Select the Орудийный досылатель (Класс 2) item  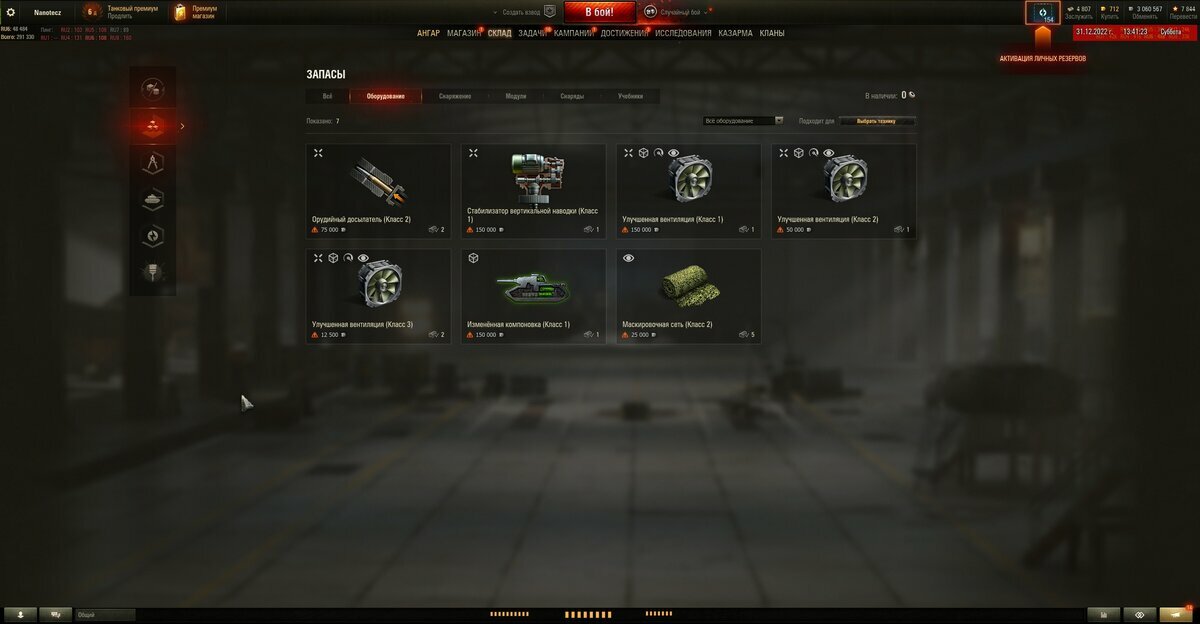(378, 190)
